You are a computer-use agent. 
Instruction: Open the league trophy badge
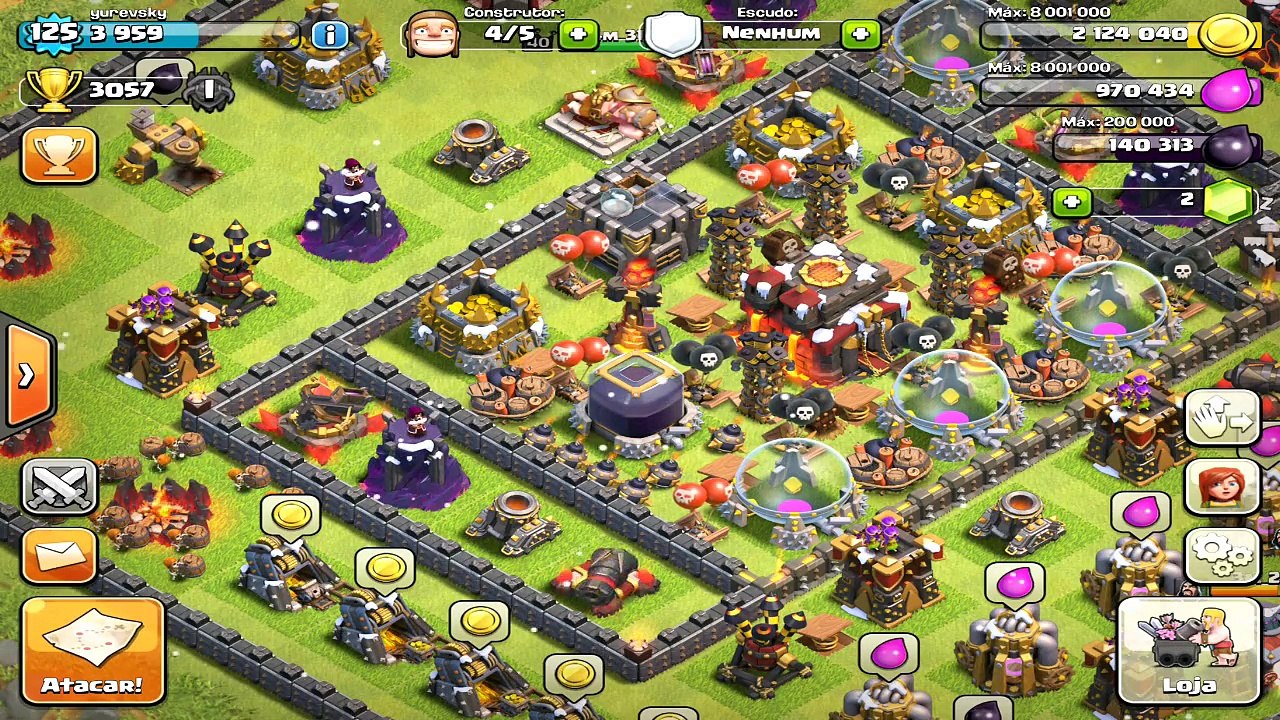click(x=208, y=90)
